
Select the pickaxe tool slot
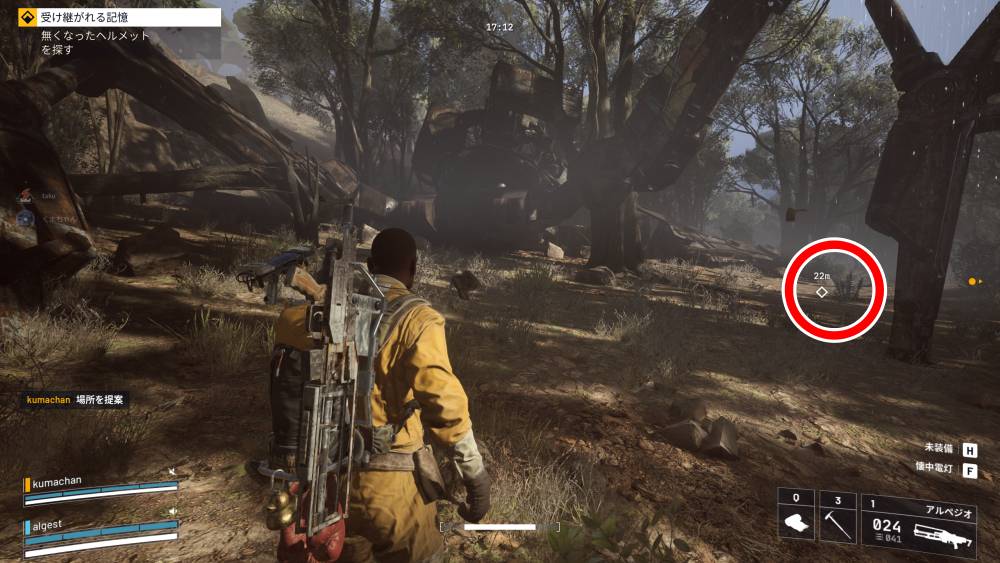tap(837, 518)
